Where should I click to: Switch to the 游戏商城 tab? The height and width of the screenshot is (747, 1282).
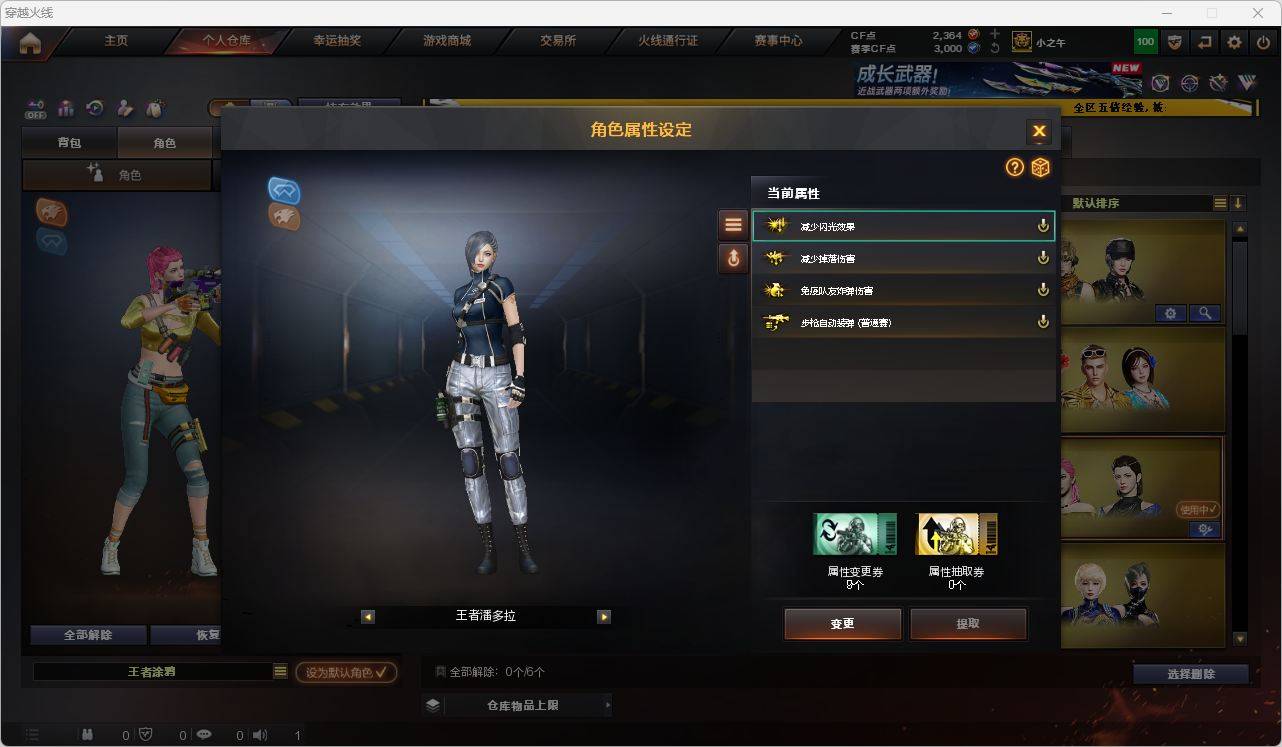(x=445, y=41)
